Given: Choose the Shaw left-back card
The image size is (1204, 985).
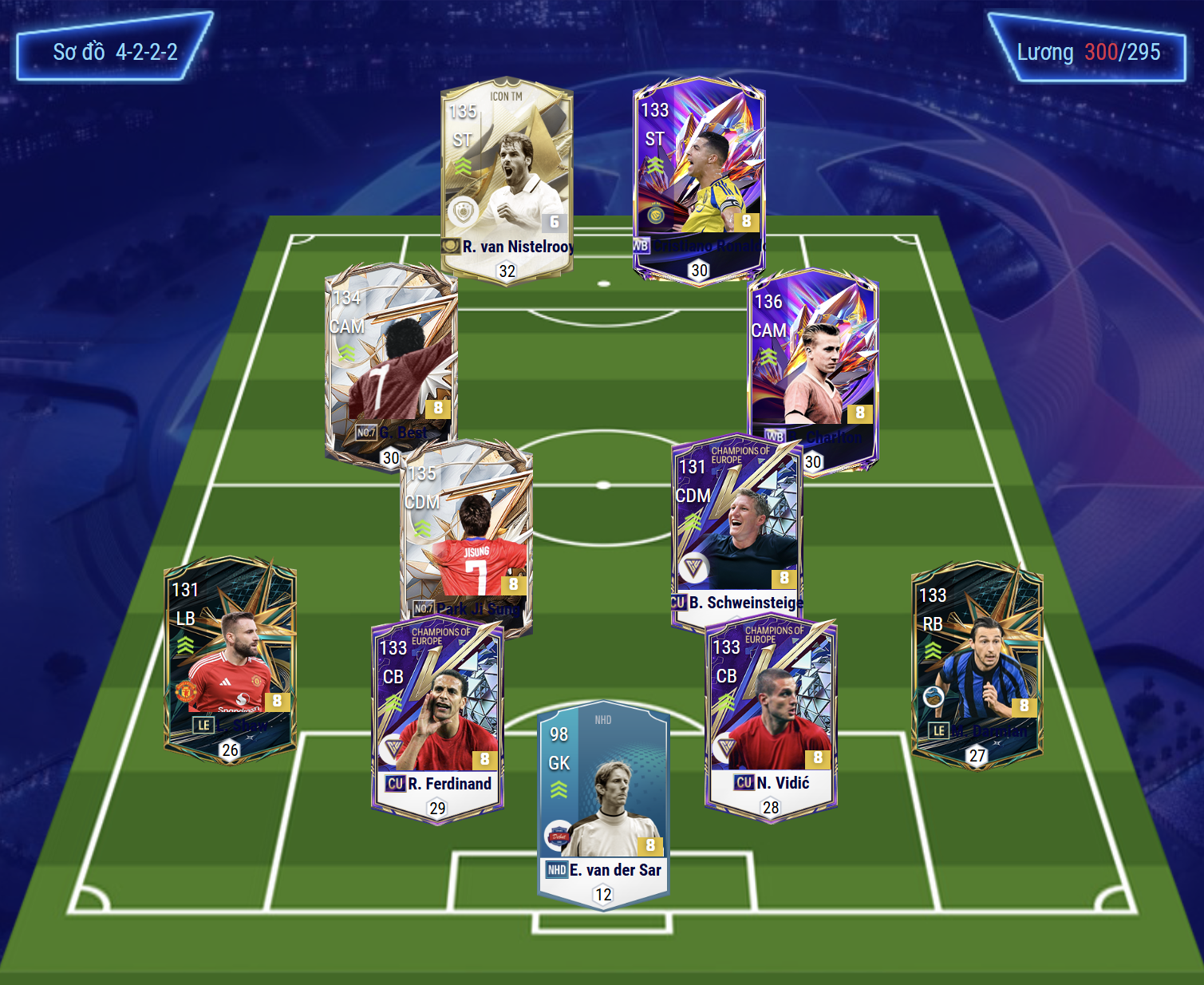Looking at the screenshot, I should [x=230, y=659].
